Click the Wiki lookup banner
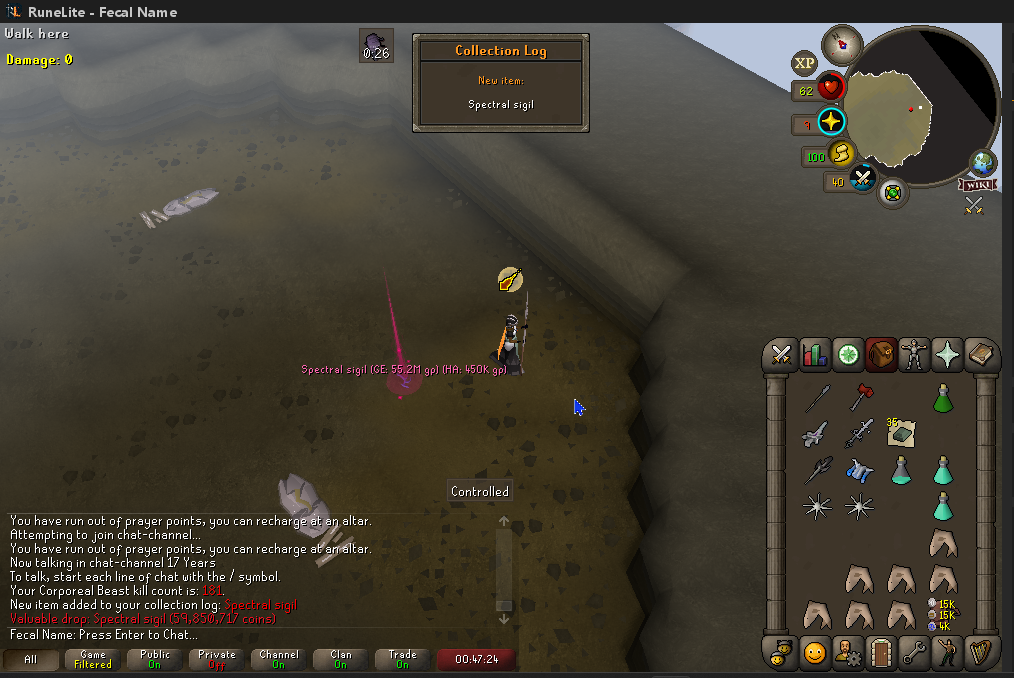The width and height of the screenshot is (1014, 678). (976, 184)
